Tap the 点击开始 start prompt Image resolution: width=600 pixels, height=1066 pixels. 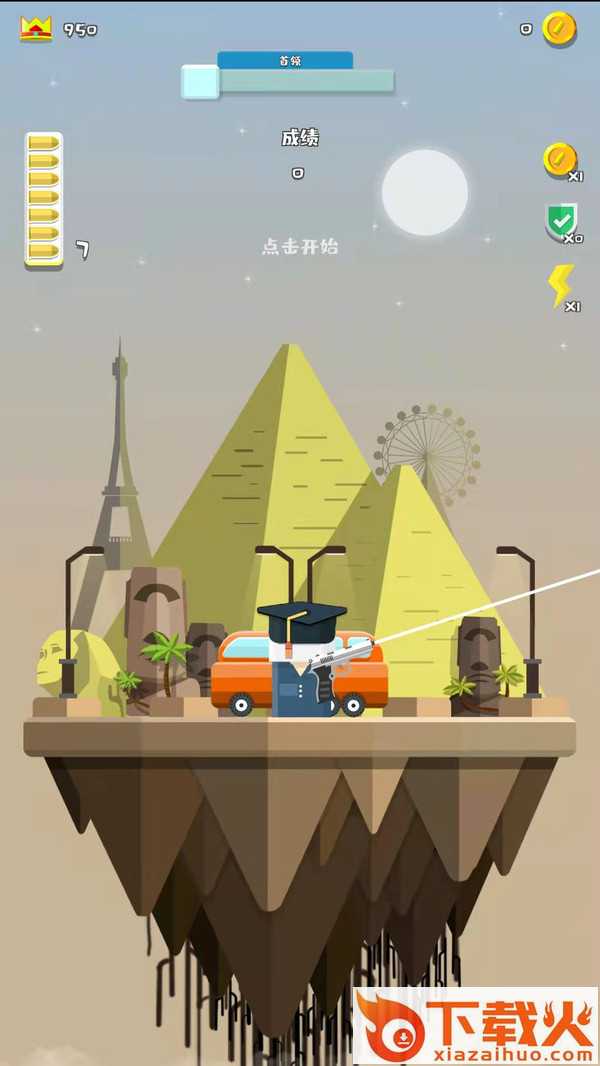(x=300, y=246)
